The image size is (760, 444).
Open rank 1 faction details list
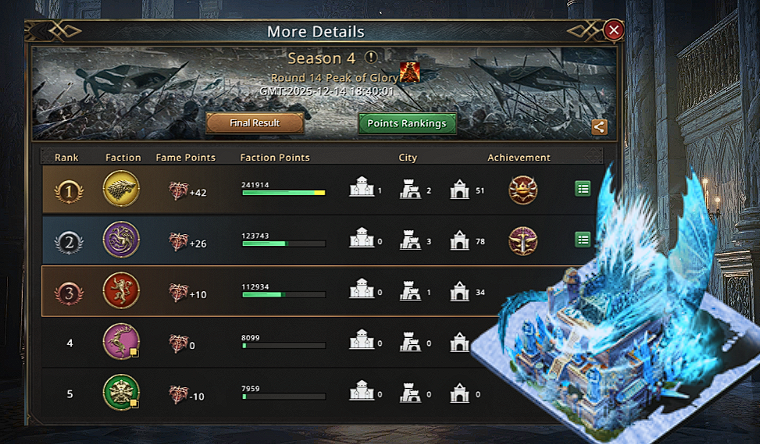point(583,188)
